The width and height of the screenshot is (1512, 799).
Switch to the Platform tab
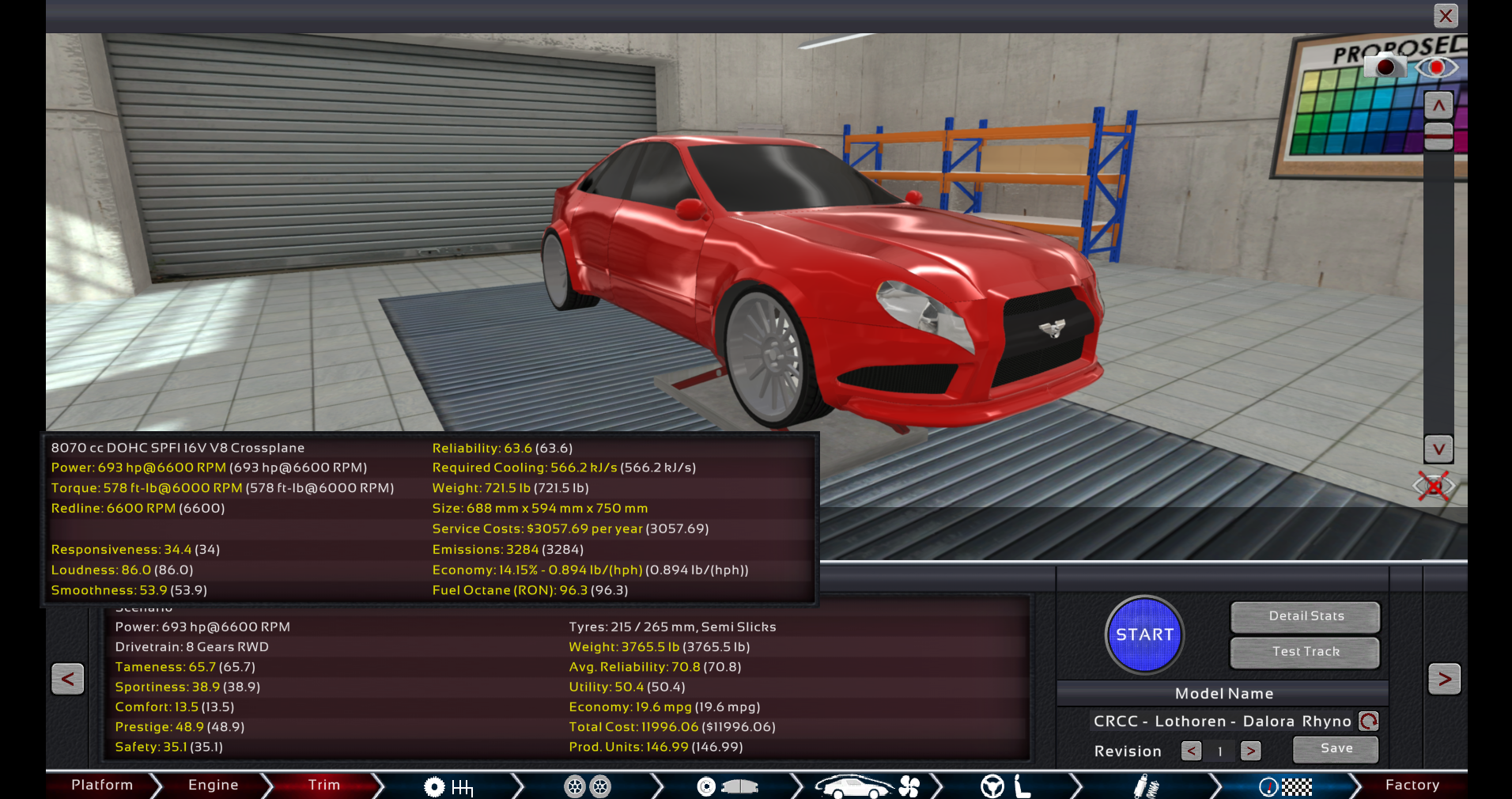pyautogui.click(x=102, y=785)
